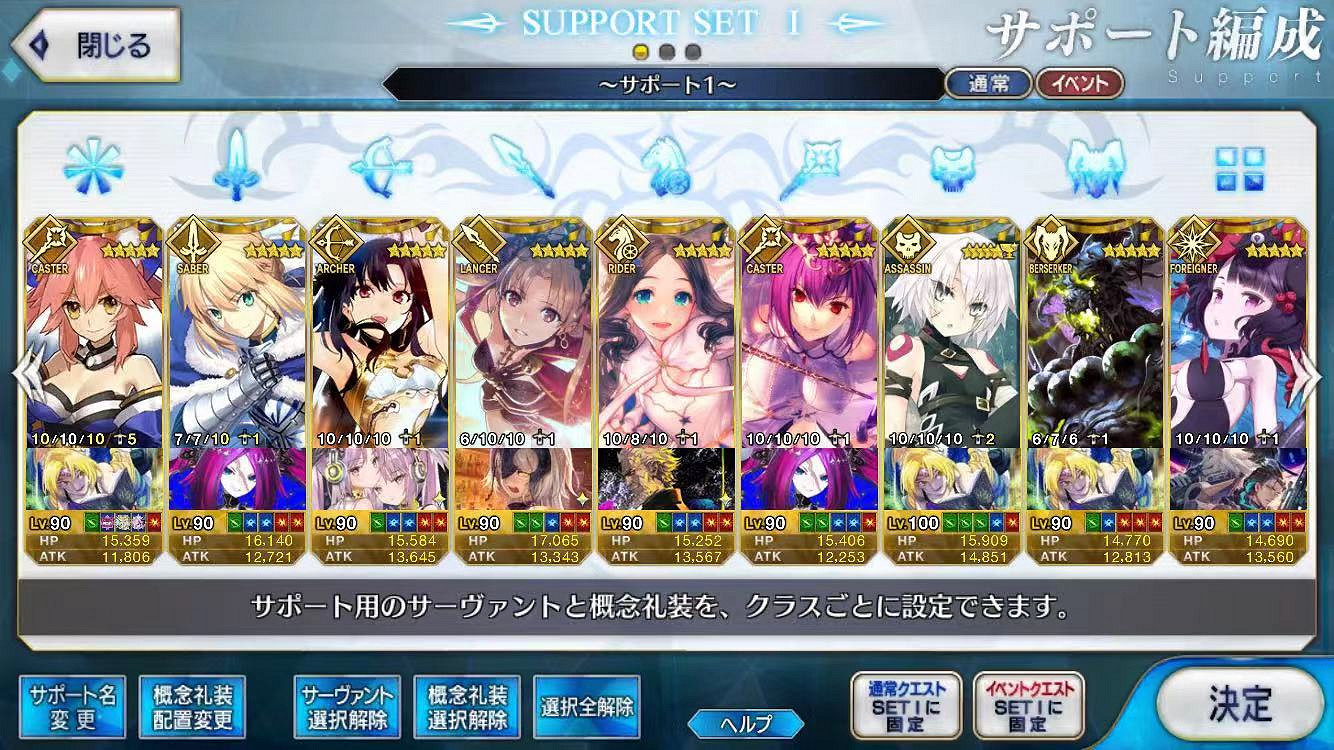1334x750 pixels.
Task: Filter supports by the Rider class icon
Action: tap(665, 172)
